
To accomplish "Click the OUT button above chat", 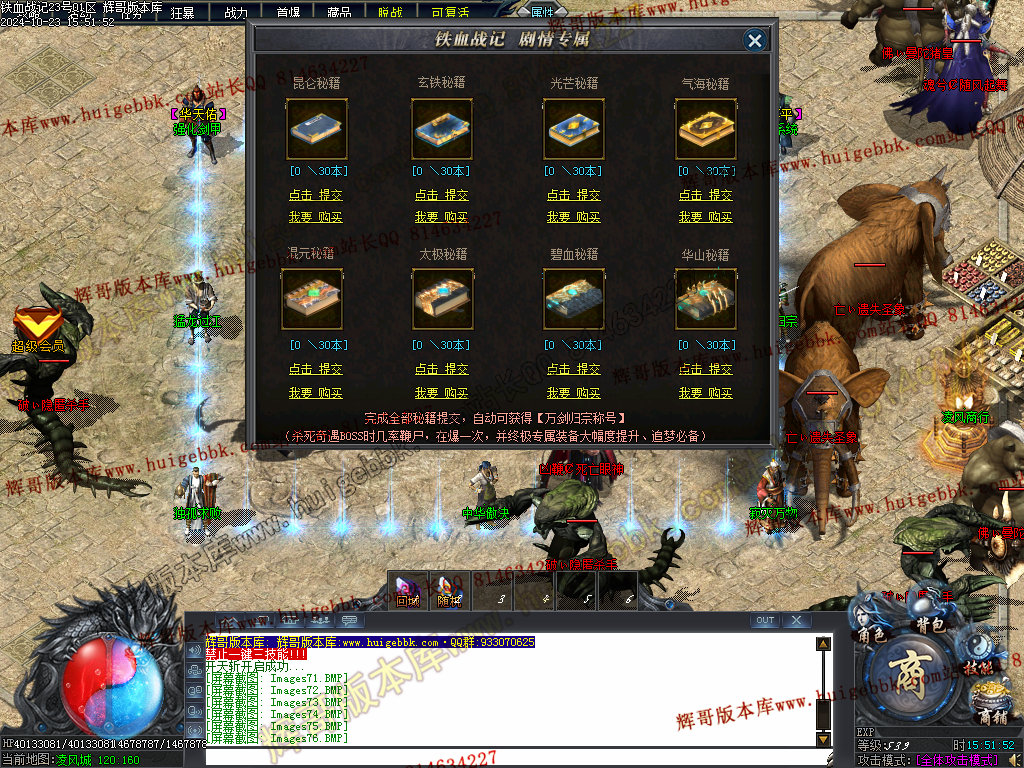I will pyautogui.click(x=765, y=620).
